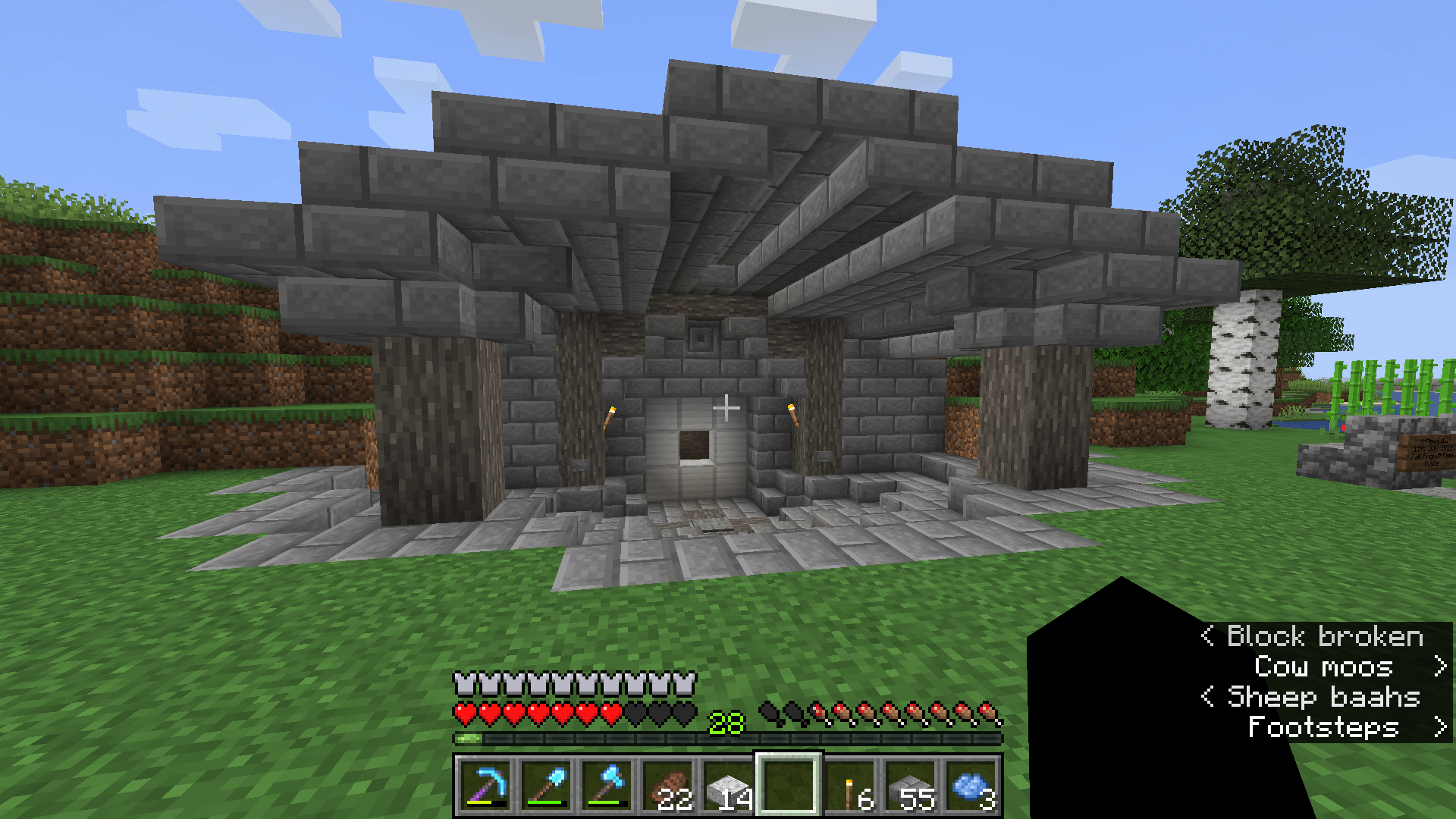Viewport: 1456px width, 819px height.
Task: Click the left arrow beside Block broken
Action: (x=1210, y=636)
